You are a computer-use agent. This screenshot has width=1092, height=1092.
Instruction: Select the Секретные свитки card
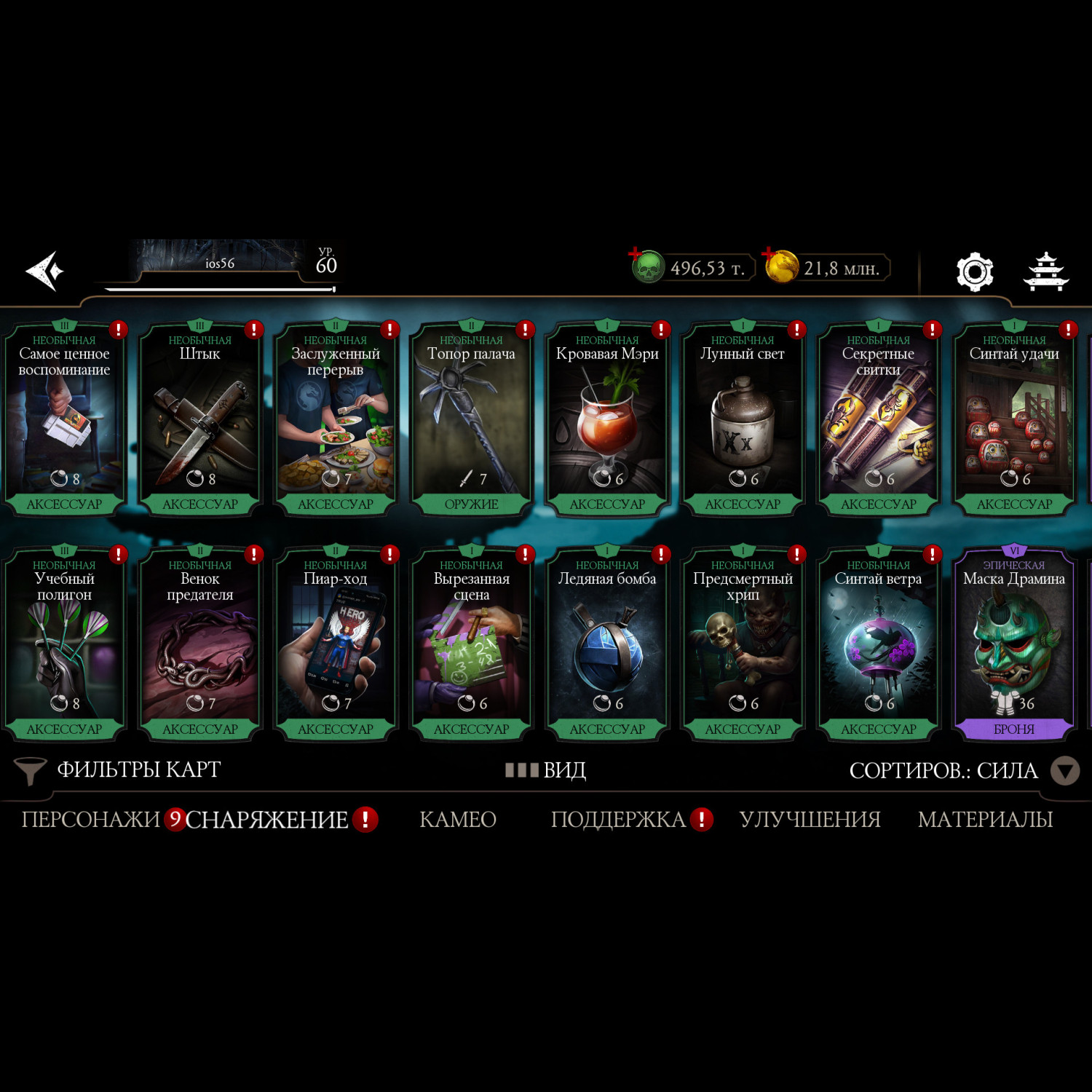tap(878, 419)
